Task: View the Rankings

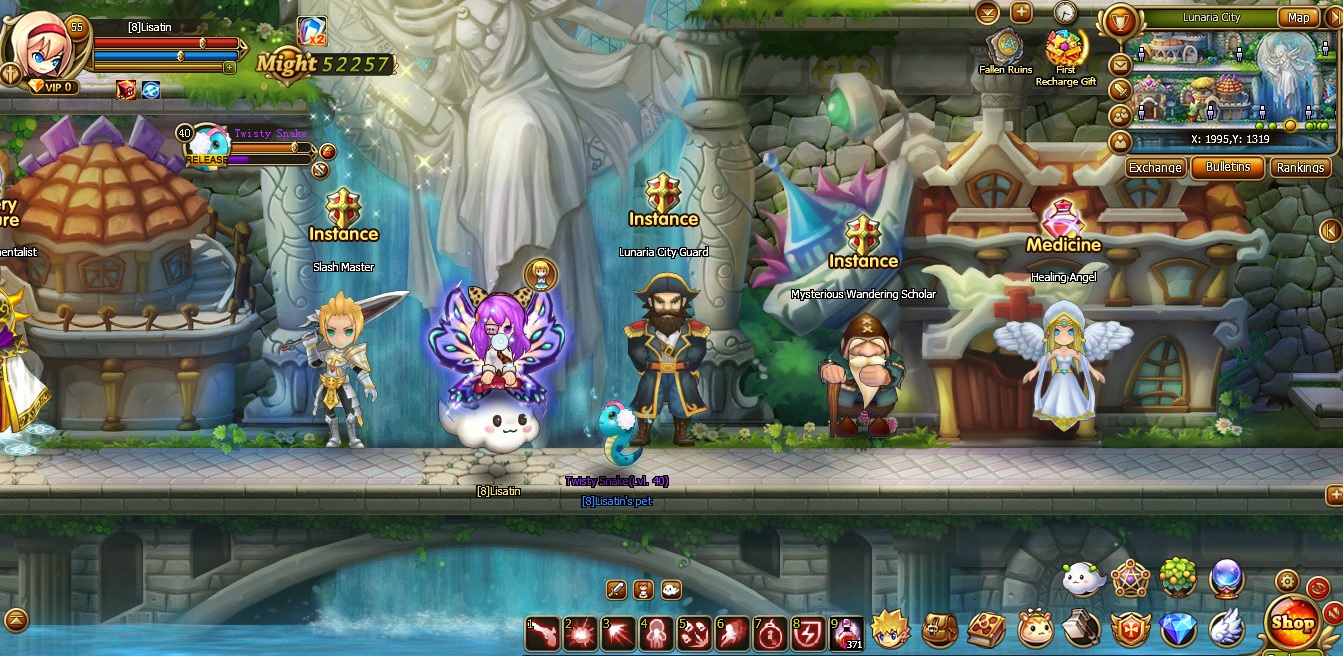Action: click(1301, 168)
